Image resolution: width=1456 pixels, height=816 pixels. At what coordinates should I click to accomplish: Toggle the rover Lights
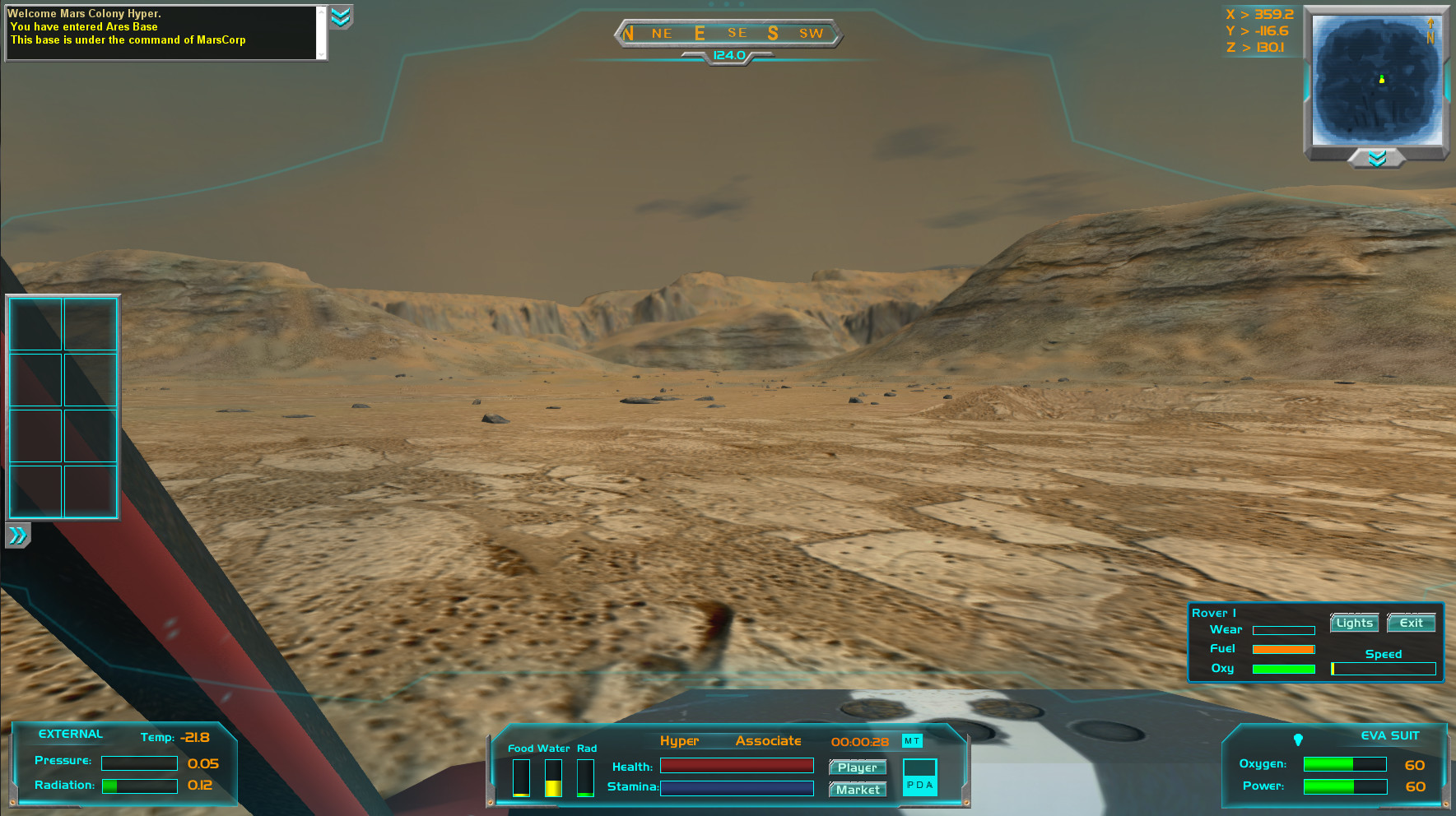(1354, 623)
